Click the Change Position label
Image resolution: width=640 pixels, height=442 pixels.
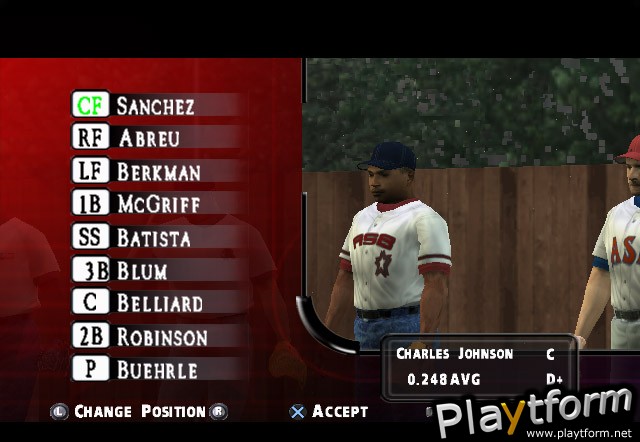pos(139,411)
